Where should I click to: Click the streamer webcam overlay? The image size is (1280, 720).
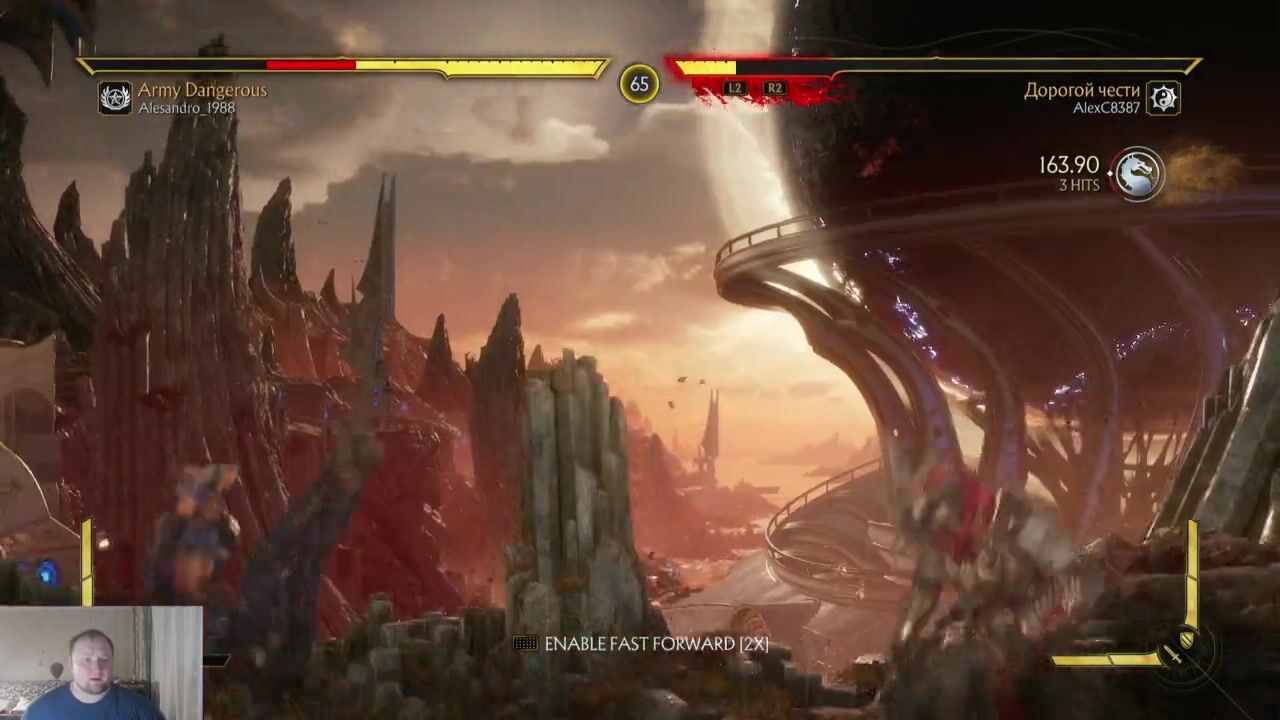[x=100, y=663]
